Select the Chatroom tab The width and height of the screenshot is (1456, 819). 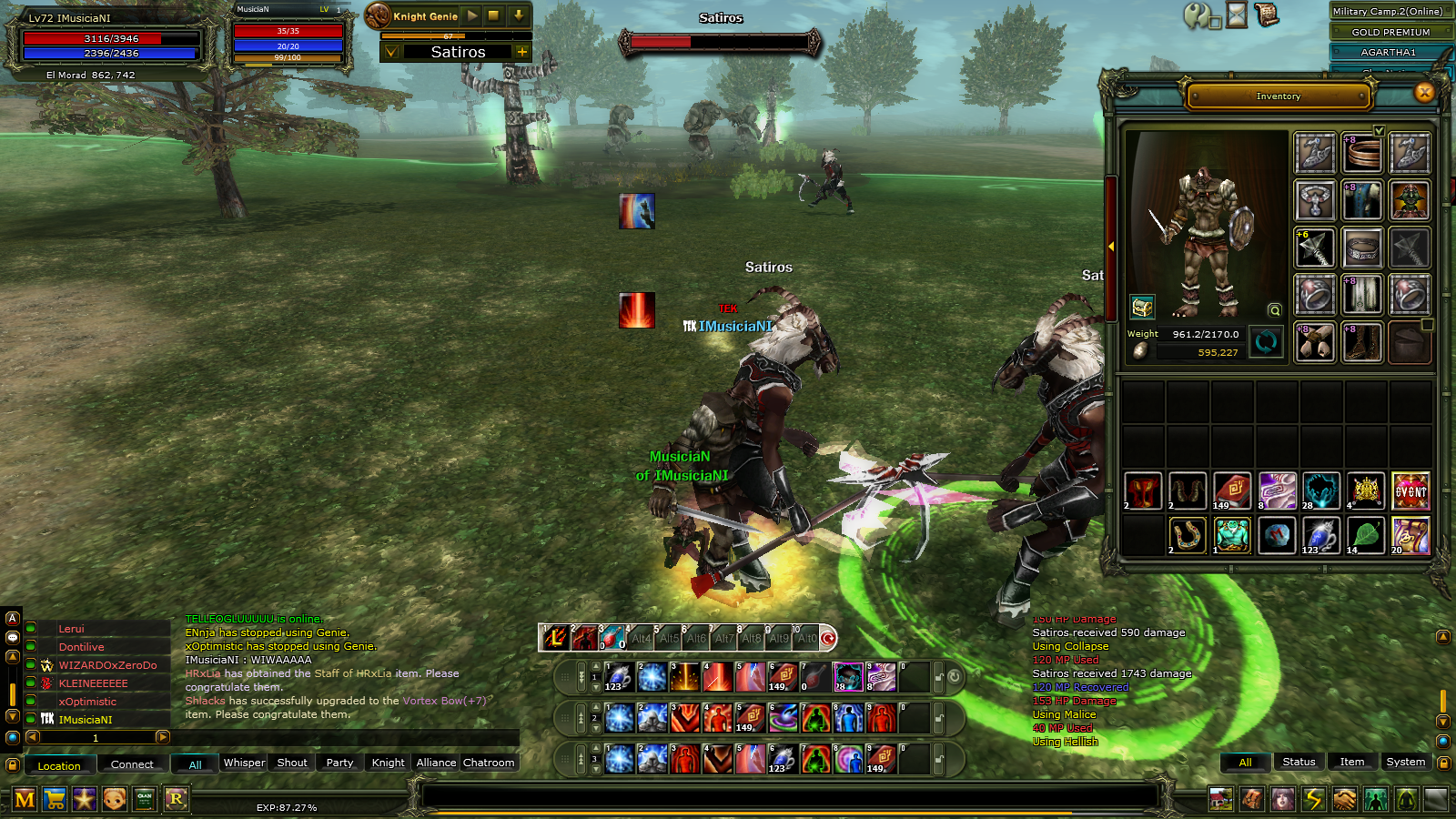[x=489, y=763]
